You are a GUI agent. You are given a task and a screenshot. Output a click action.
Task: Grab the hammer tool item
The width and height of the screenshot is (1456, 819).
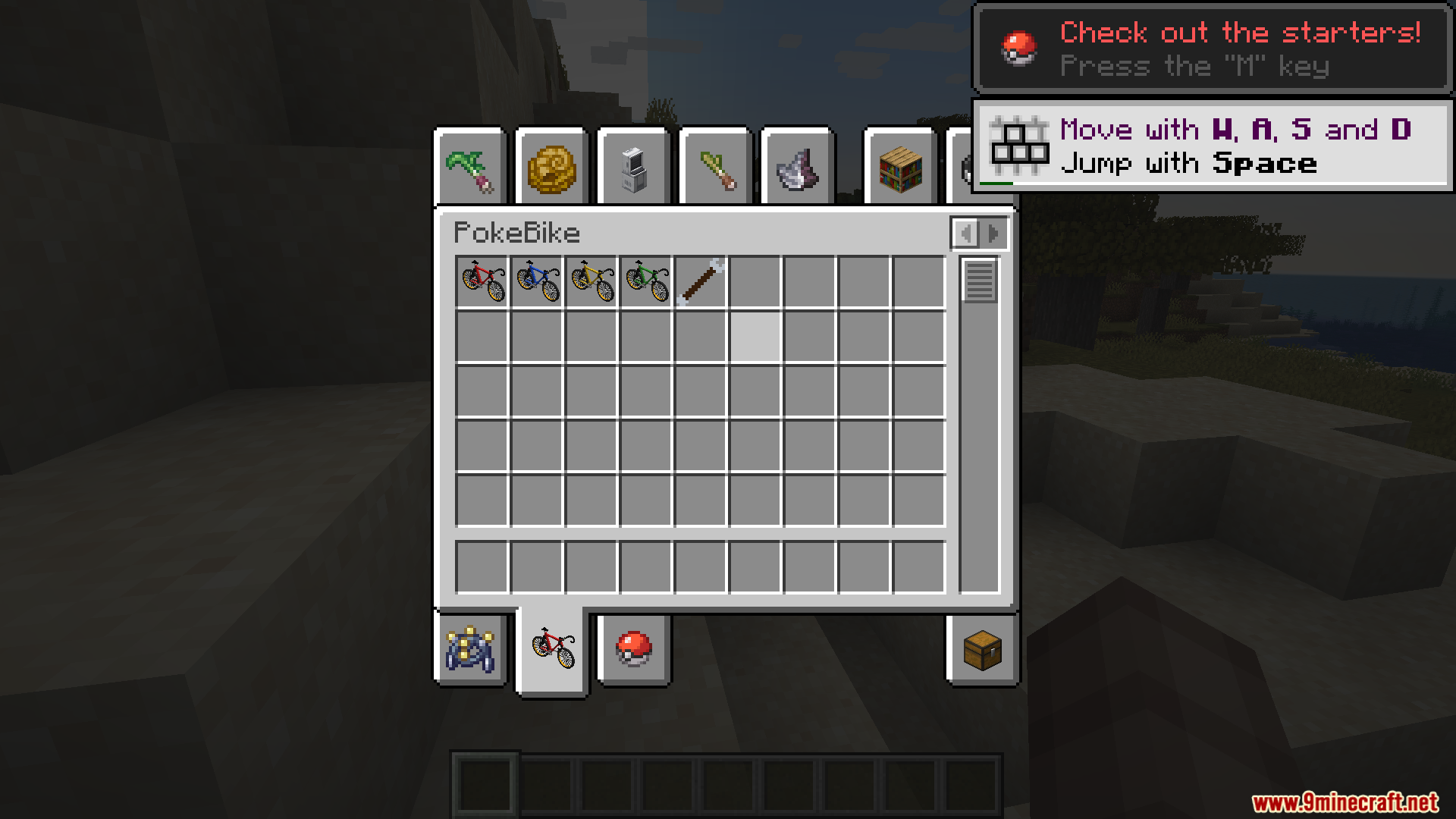point(699,281)
